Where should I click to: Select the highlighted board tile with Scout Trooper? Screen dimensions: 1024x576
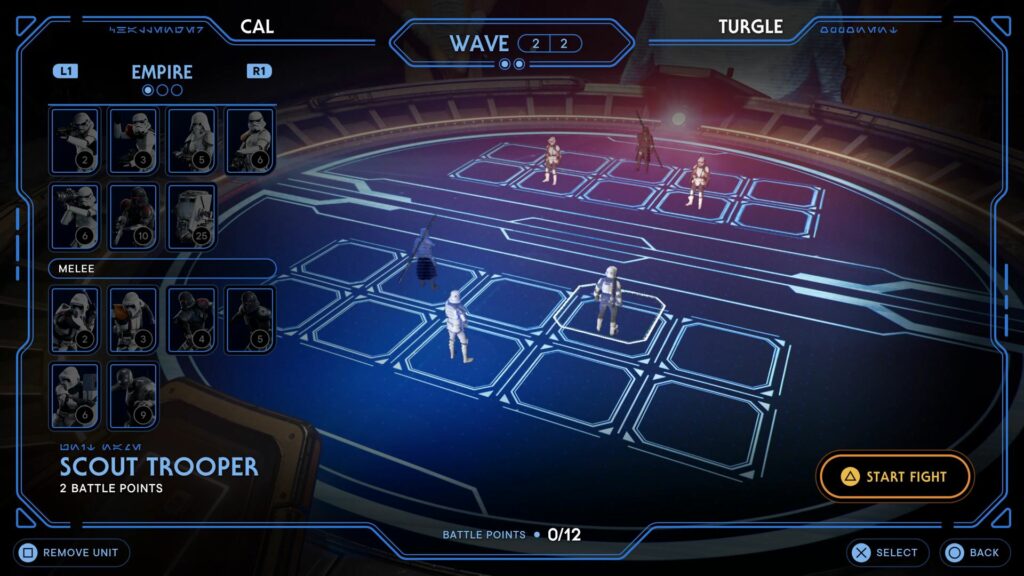click(609, 318)
